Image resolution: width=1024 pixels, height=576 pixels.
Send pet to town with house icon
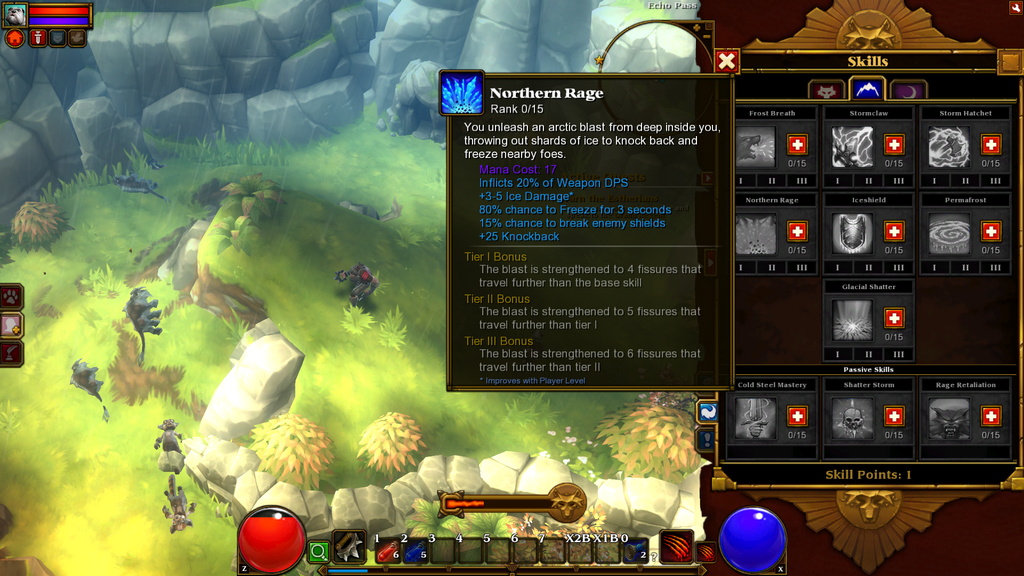[15, 38]
